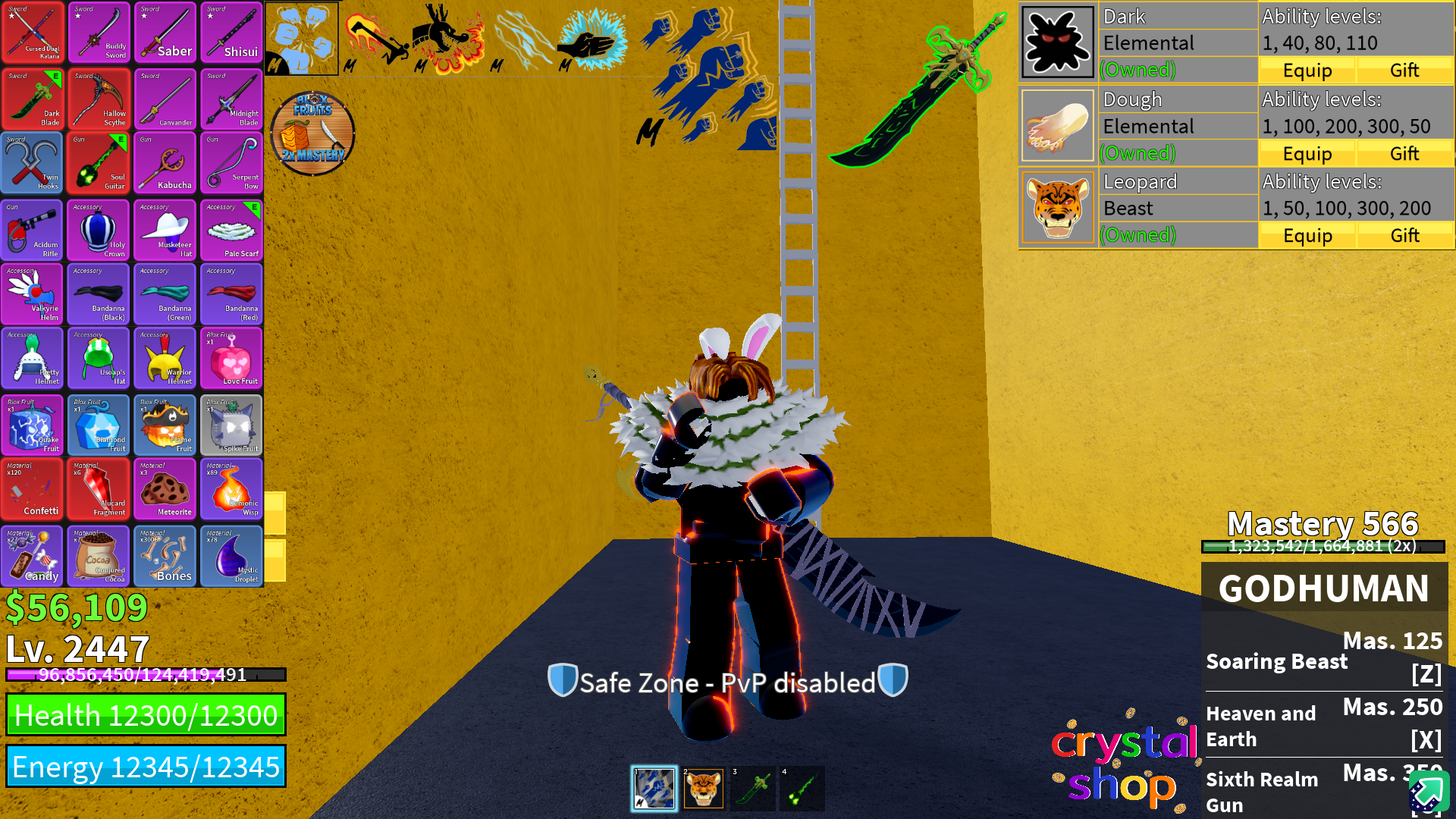Click the Demonic Wisp material icon

click(231, 490)
